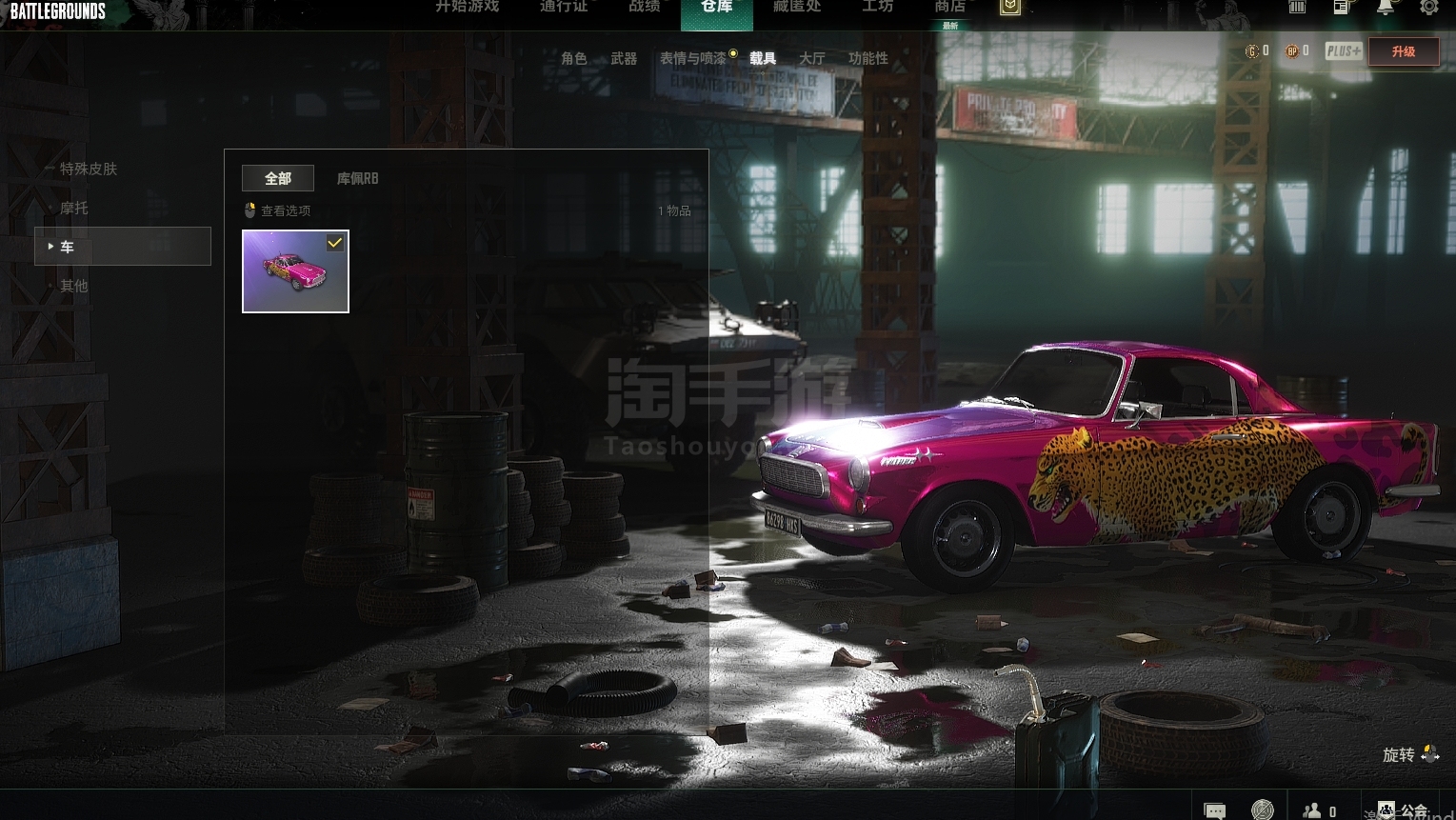1456x820 pixels.
Task: Open the 战绩 career page
Action: click(x=645, y=8)
